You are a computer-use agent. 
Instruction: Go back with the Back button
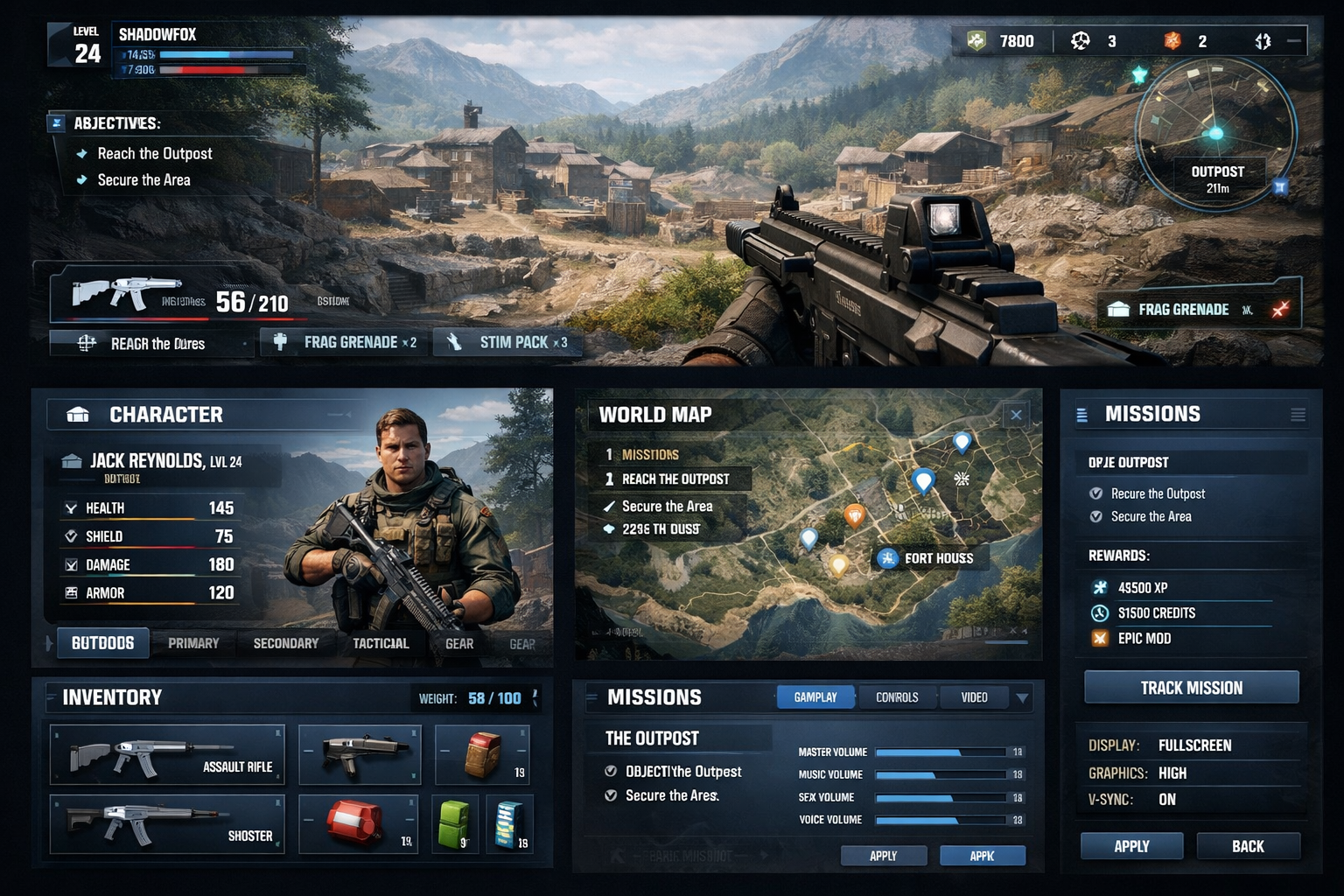click(x=1248, y=846)
